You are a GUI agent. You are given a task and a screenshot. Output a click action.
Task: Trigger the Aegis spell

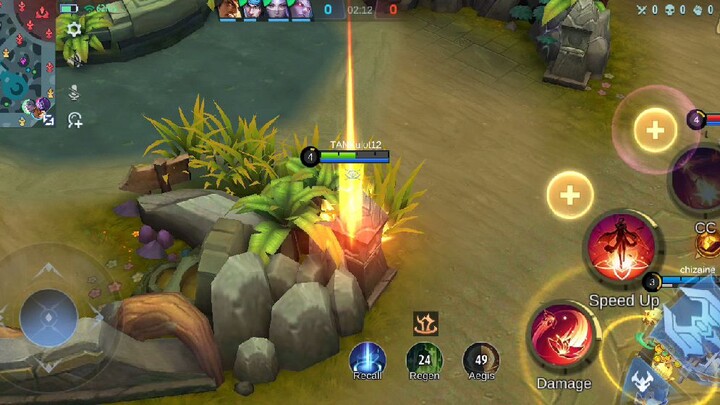click(x=481, y=359)
